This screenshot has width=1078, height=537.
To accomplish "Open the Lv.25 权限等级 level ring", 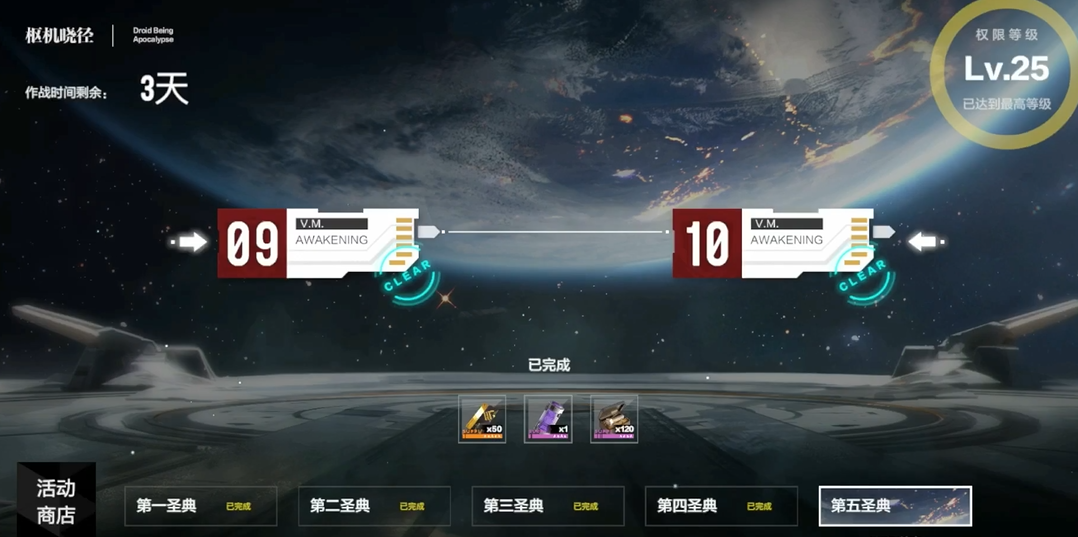I will [1005, 70].
